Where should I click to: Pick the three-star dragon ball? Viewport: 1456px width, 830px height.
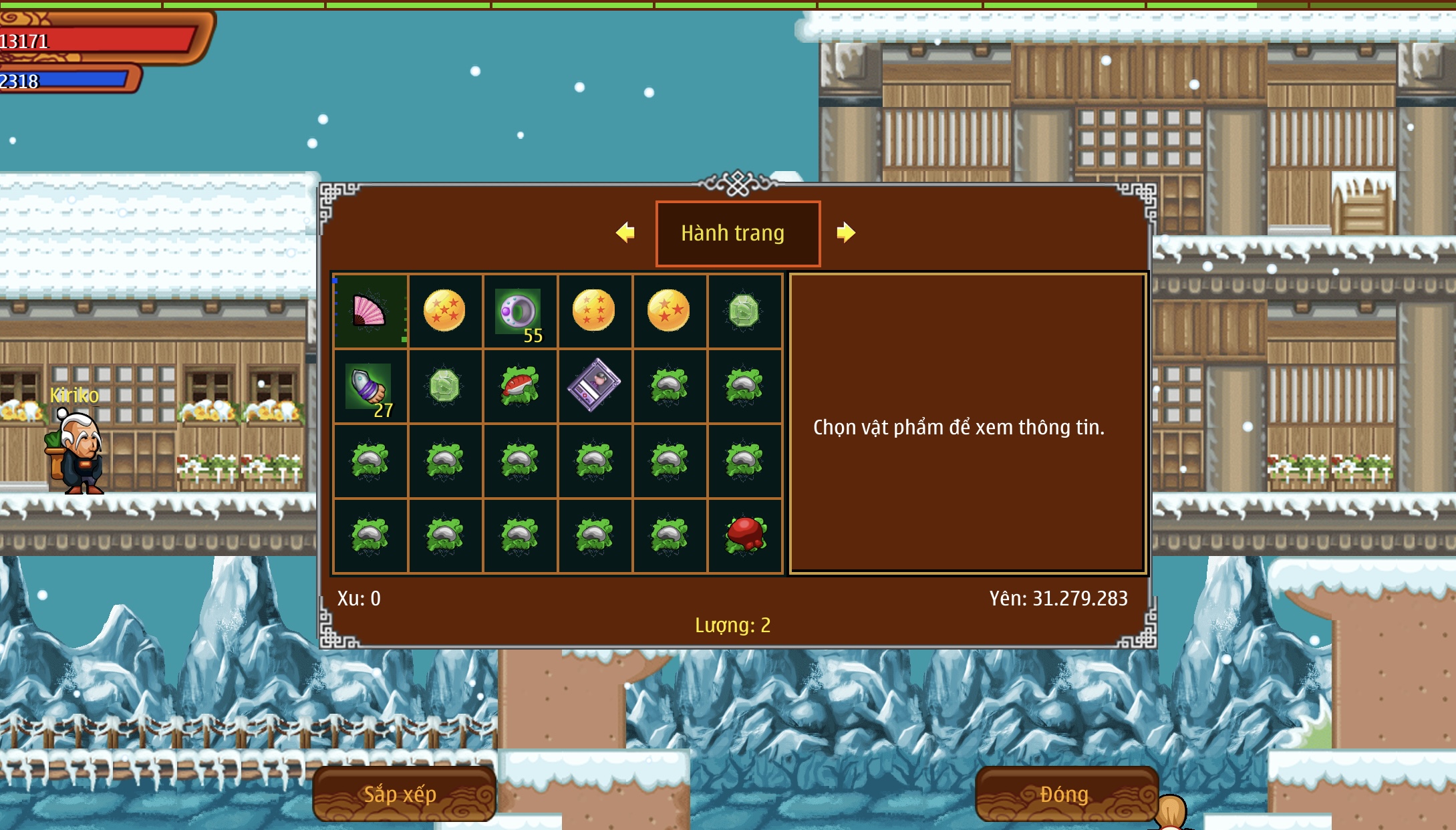click(x=669, y=311)
